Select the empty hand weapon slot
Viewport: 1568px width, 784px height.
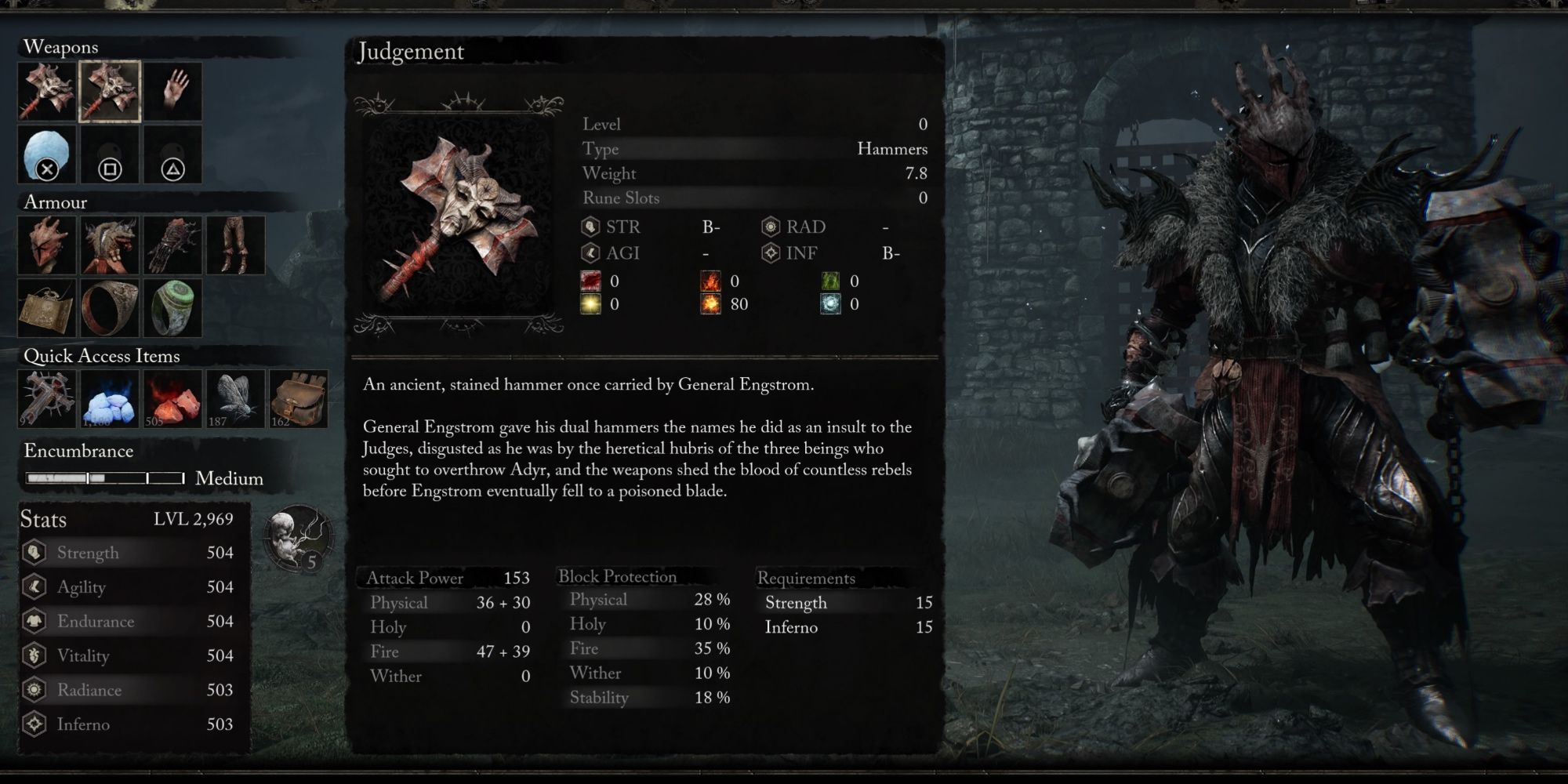172,92
